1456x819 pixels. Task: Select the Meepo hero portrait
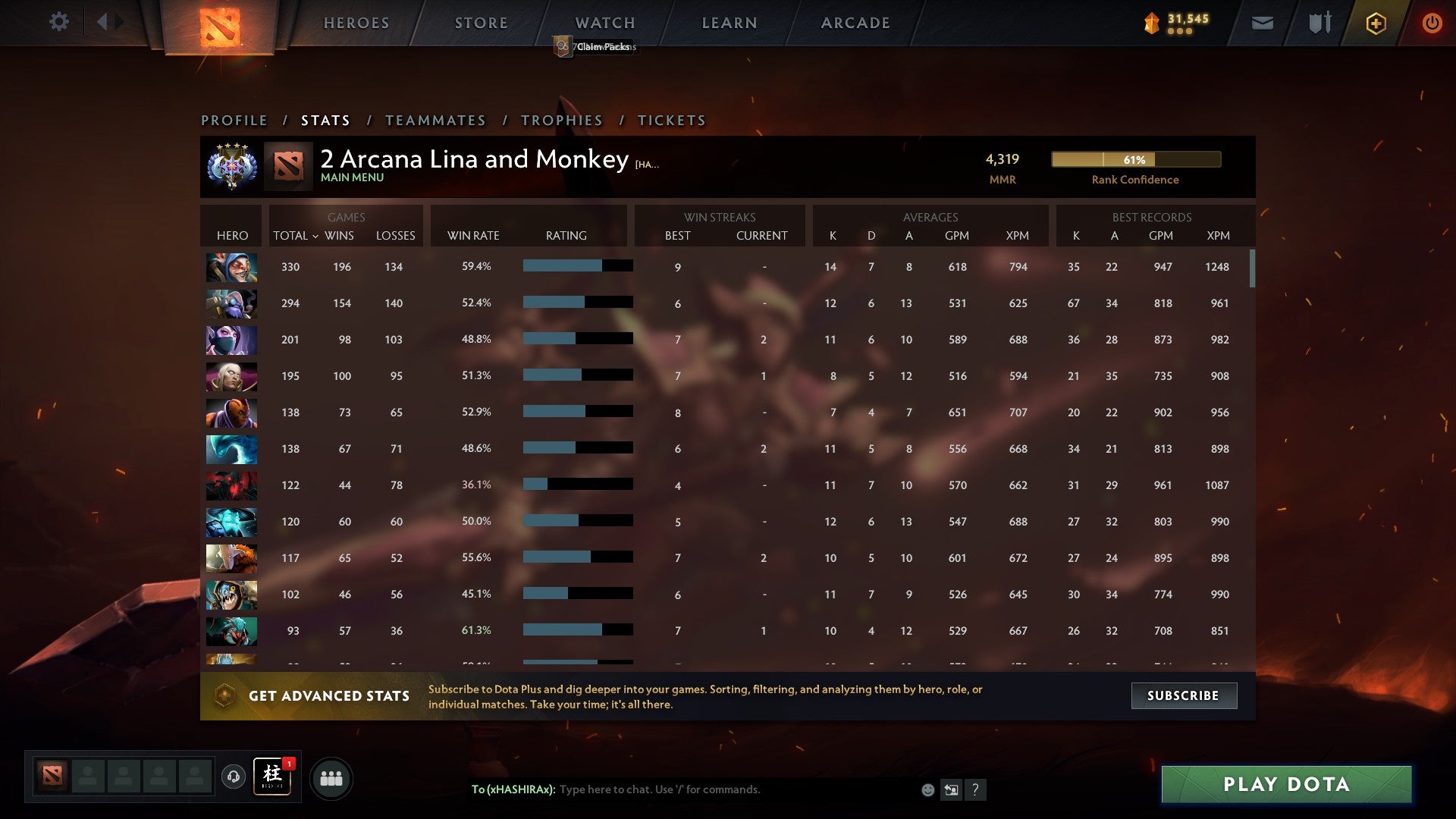(231, 267)
